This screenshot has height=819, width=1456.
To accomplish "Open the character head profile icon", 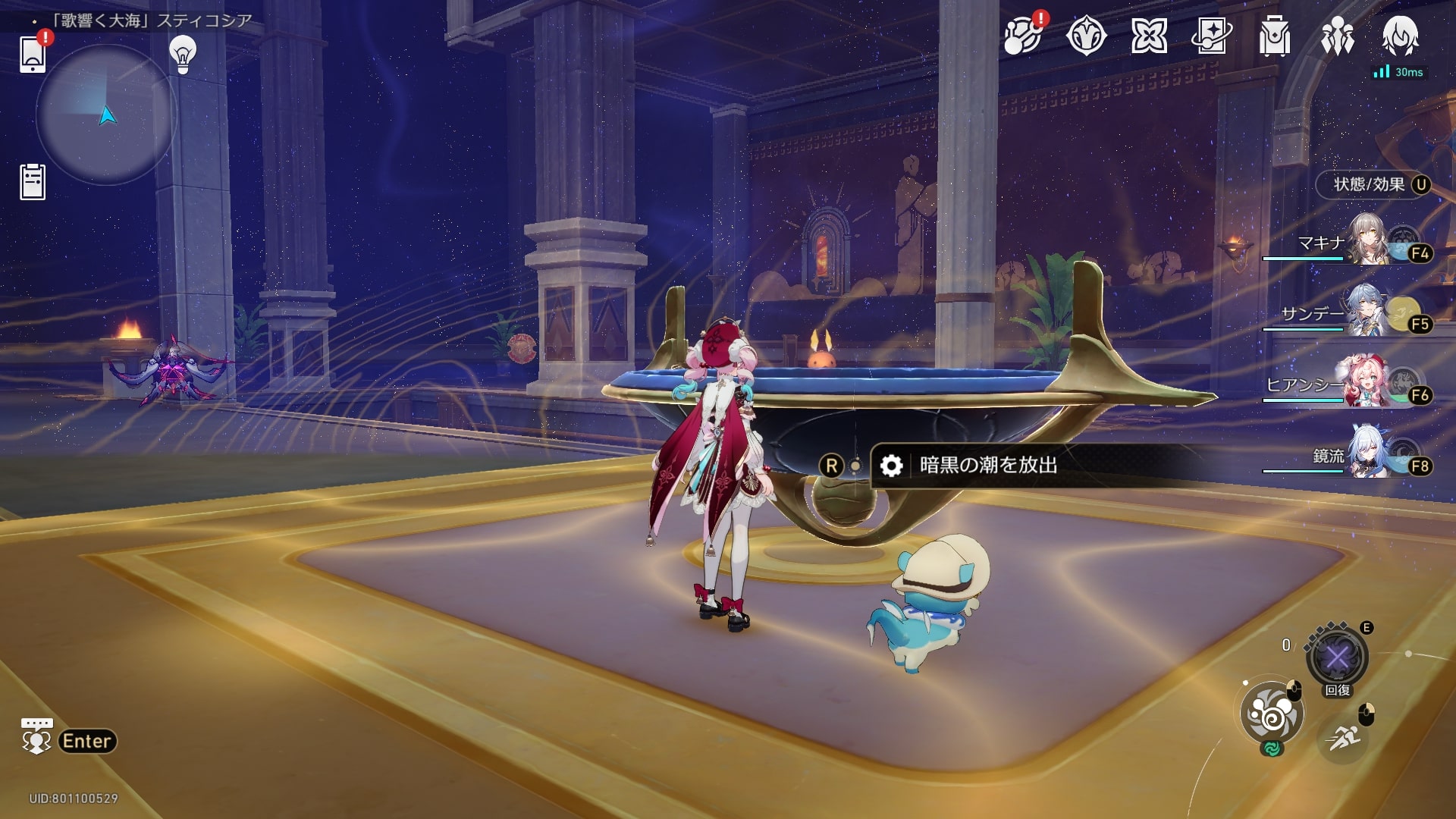I will 1400,36.
